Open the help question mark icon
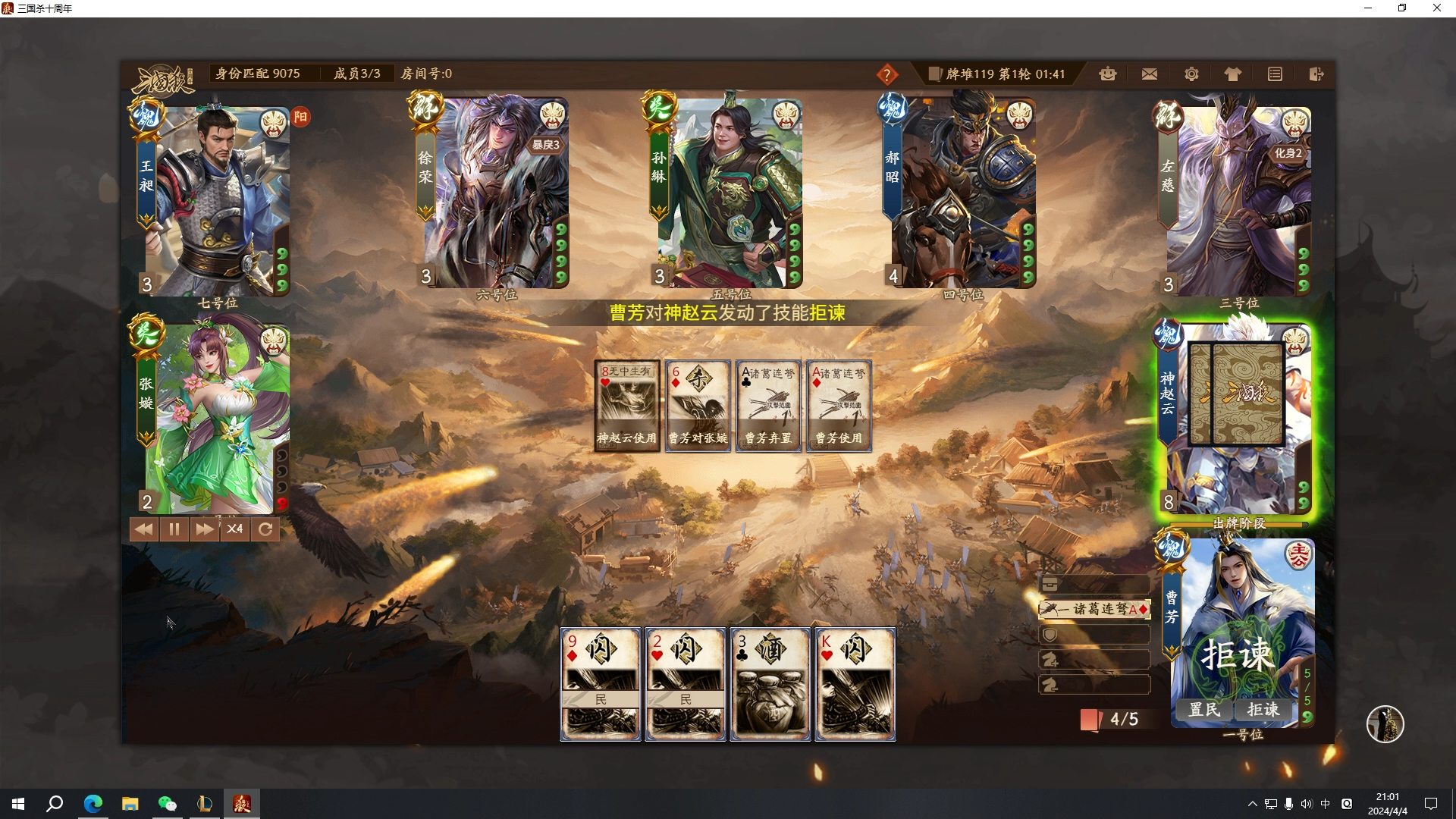Image resolution: width=1456 pixels, height=819 pixels. [889, 74]
